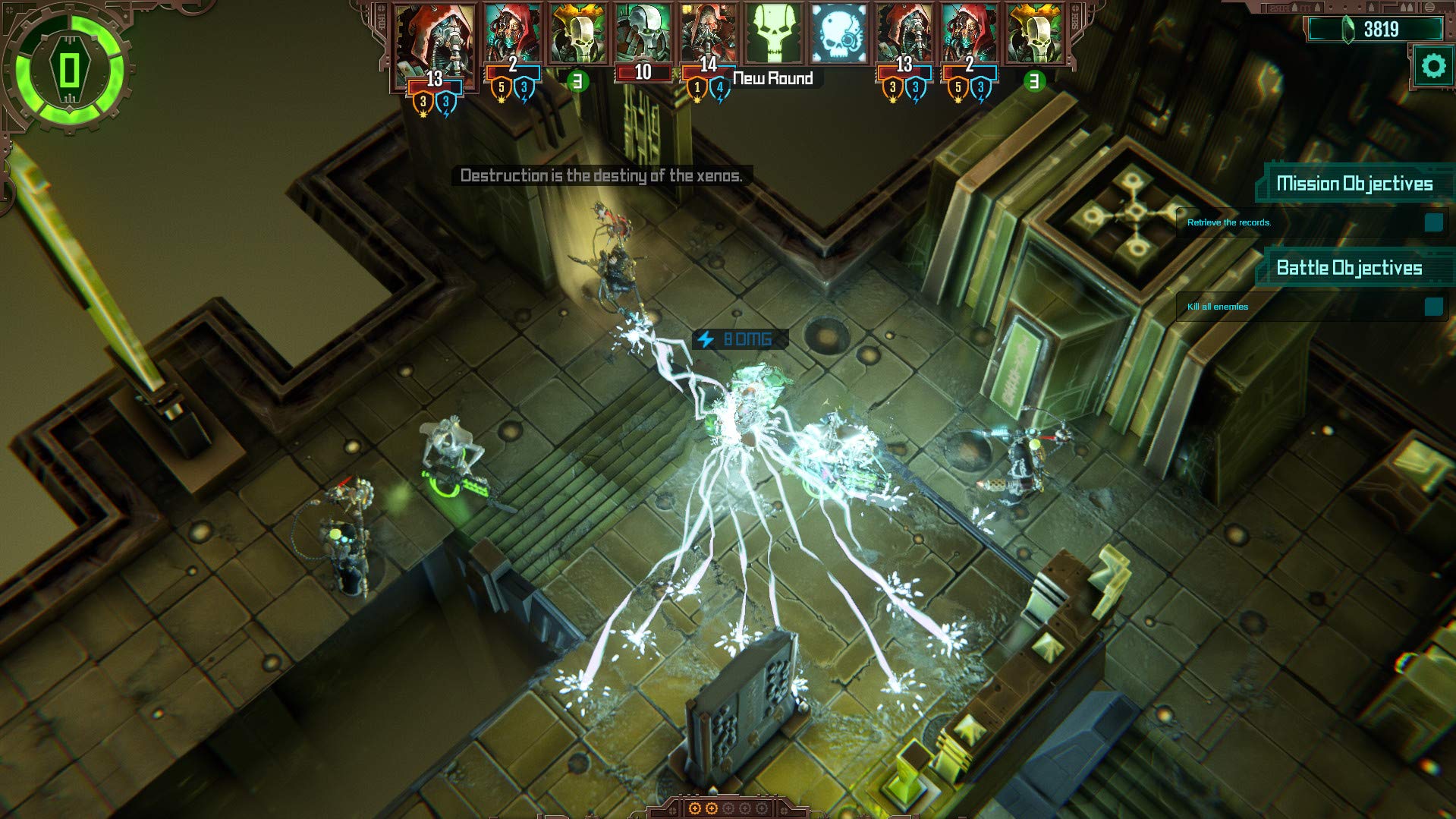Open the settings gear menu
This screenshot has width=1456, height=819.
(1432, 67)
